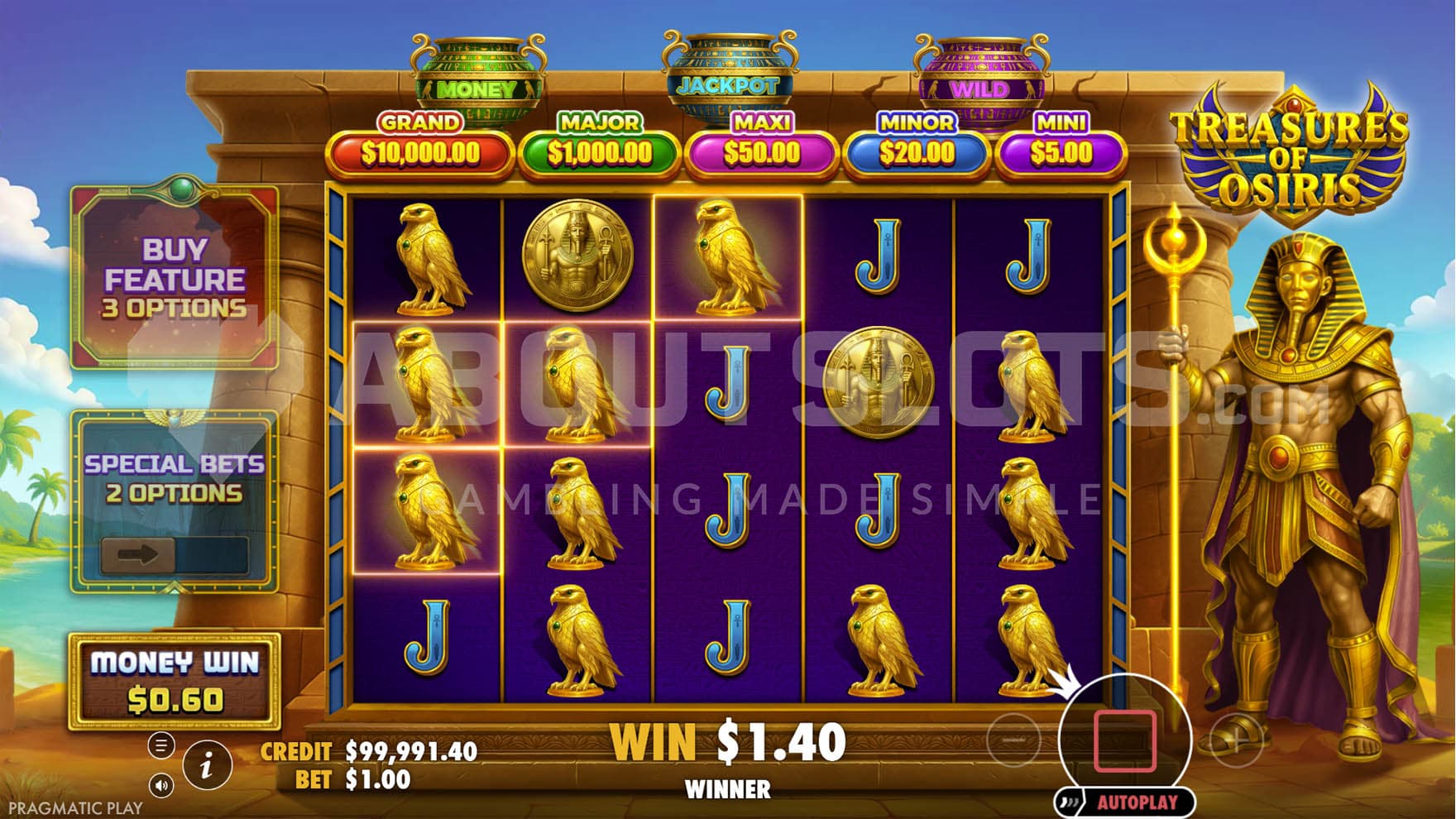The width and height of the screenshot is (1456, 819).
Task: Show the game info paytable
Action: coord(207,764)
